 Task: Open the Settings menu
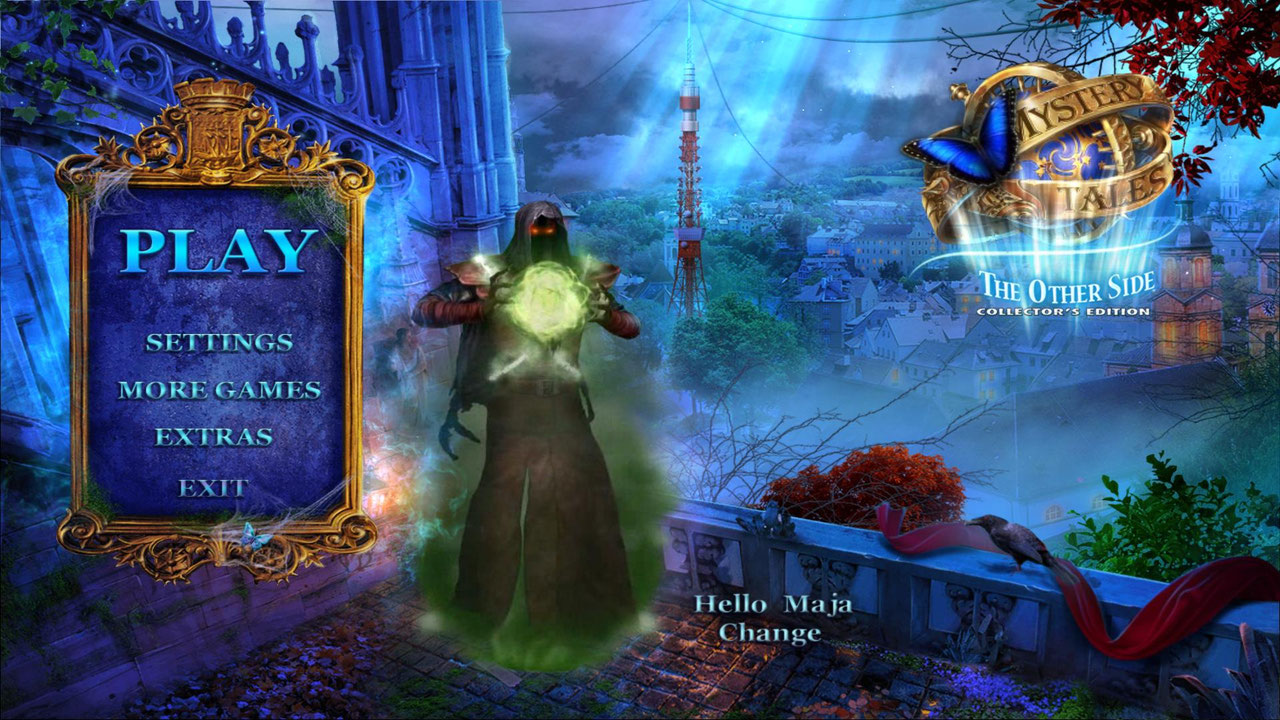coord(219,342)
